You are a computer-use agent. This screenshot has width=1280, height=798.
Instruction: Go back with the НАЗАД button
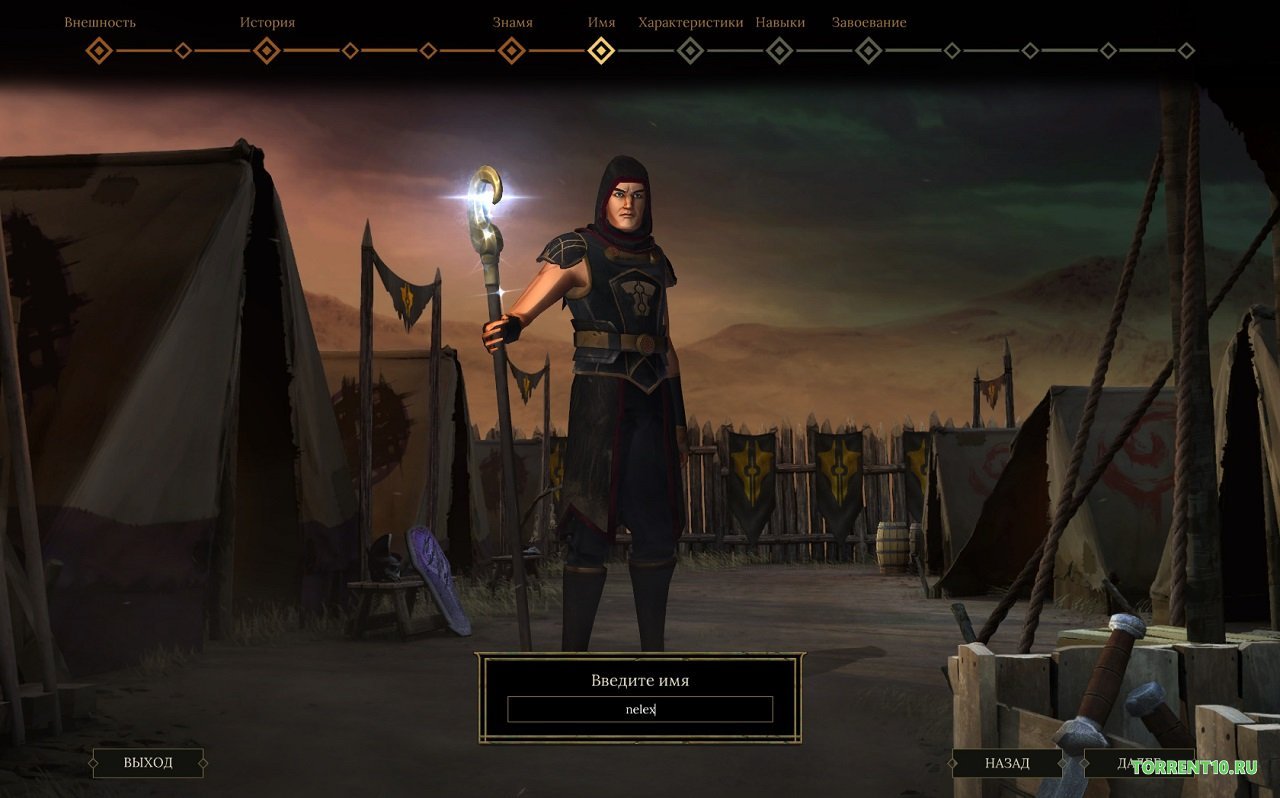pos(1006,763)
